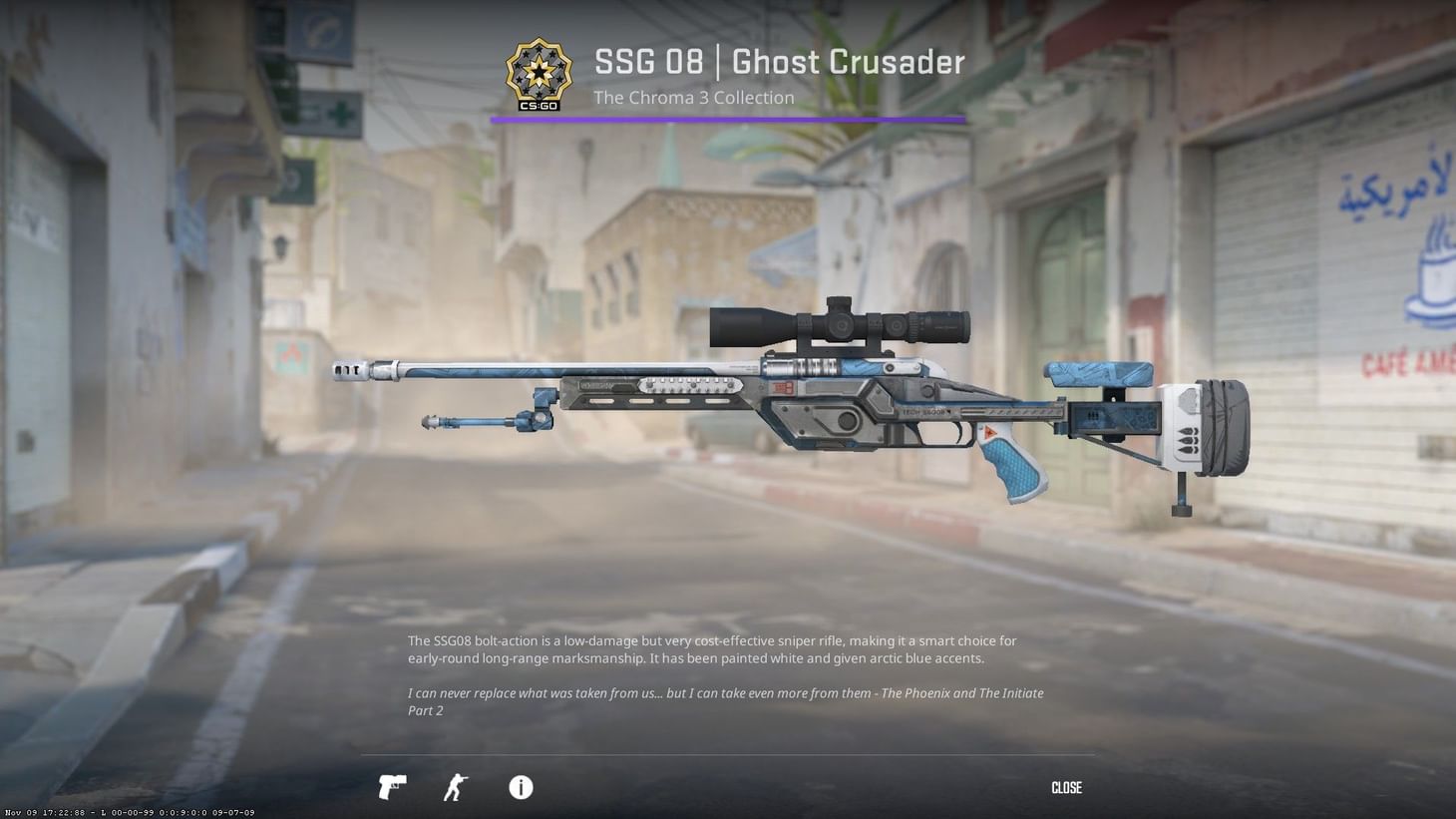Click the purple rarity bar under the title
The height and width of the screenshot is (819, 1456).
tap(728, 121)
